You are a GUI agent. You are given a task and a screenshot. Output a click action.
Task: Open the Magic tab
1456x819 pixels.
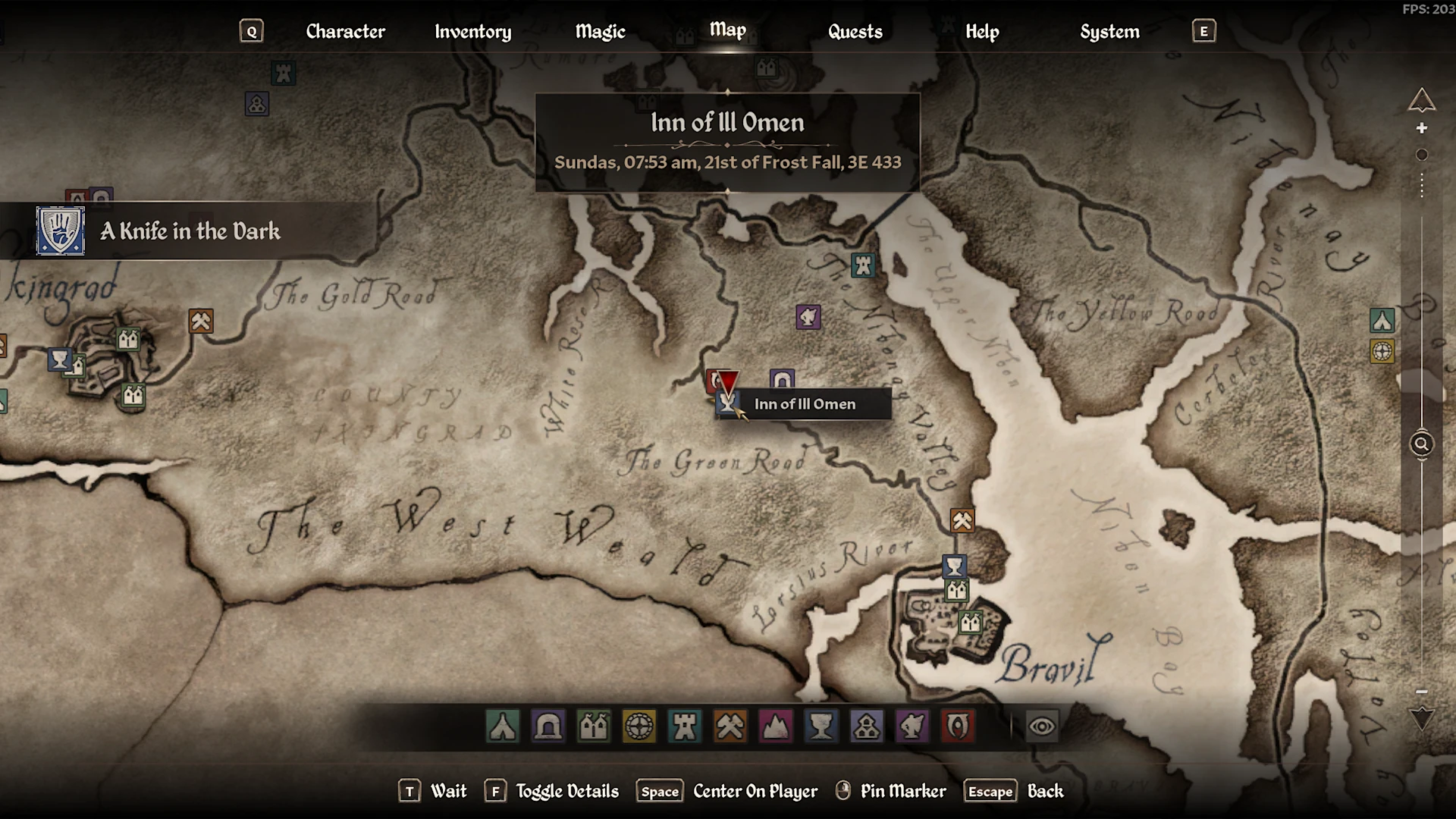[x=600, y=31]
